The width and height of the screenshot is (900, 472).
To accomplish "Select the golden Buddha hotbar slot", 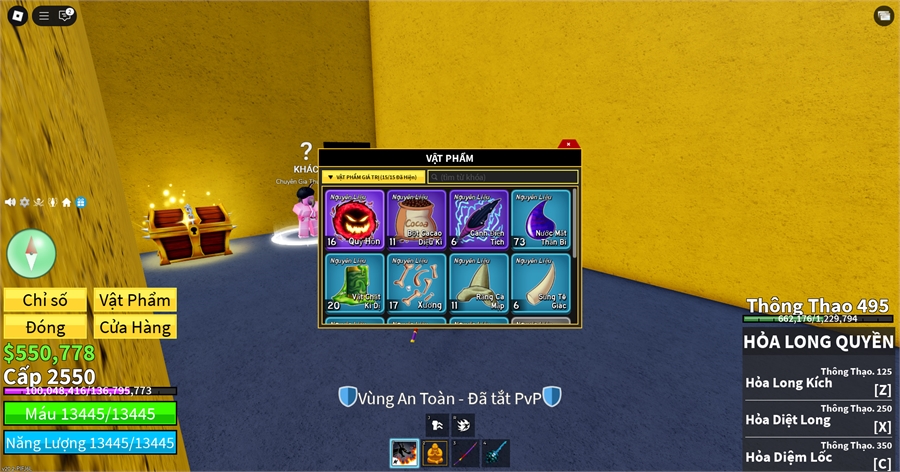I will [435, 454].
